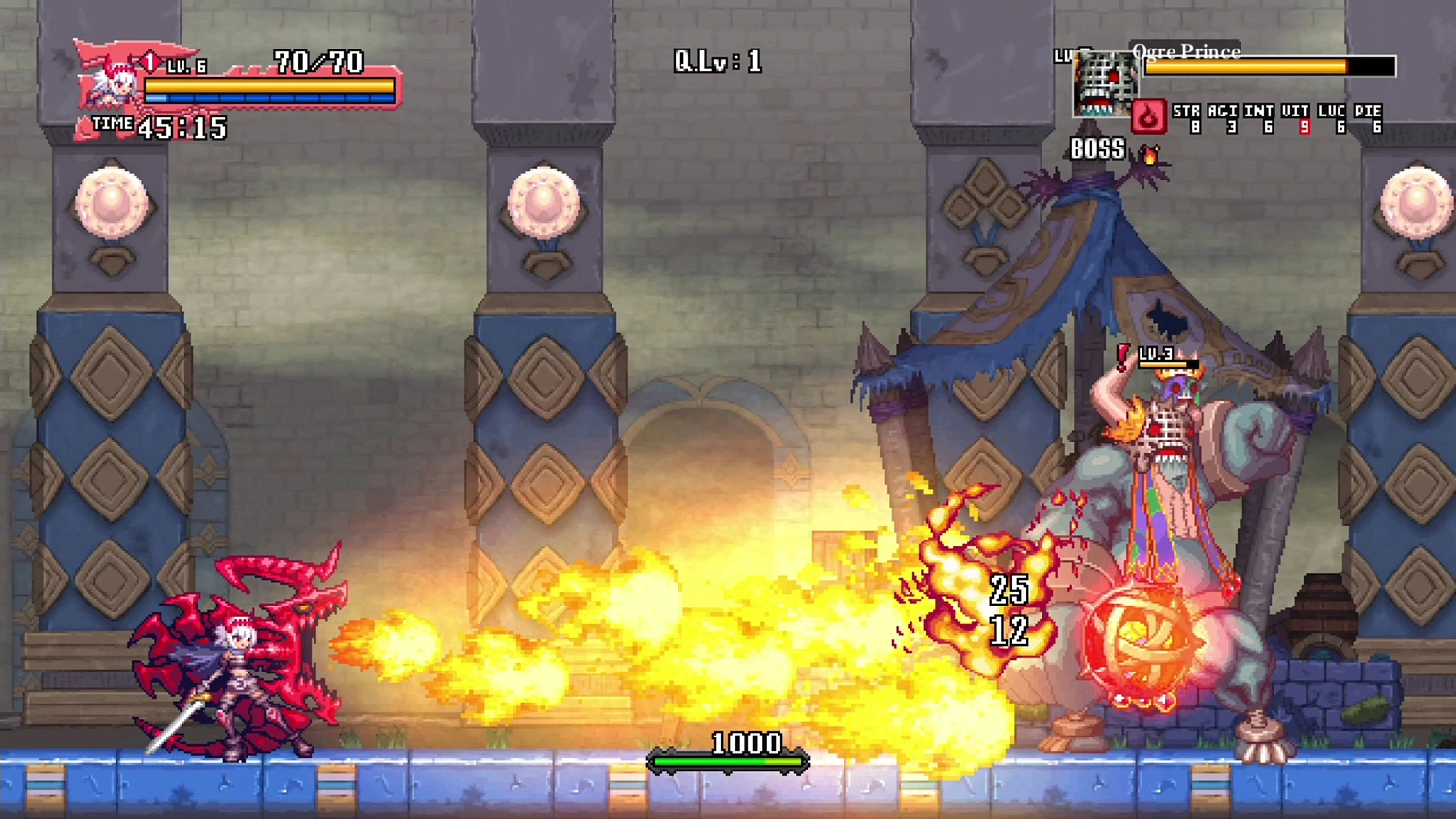Click the TIME 45:15 display
The image size is (1456, 819).
[158, 125]
